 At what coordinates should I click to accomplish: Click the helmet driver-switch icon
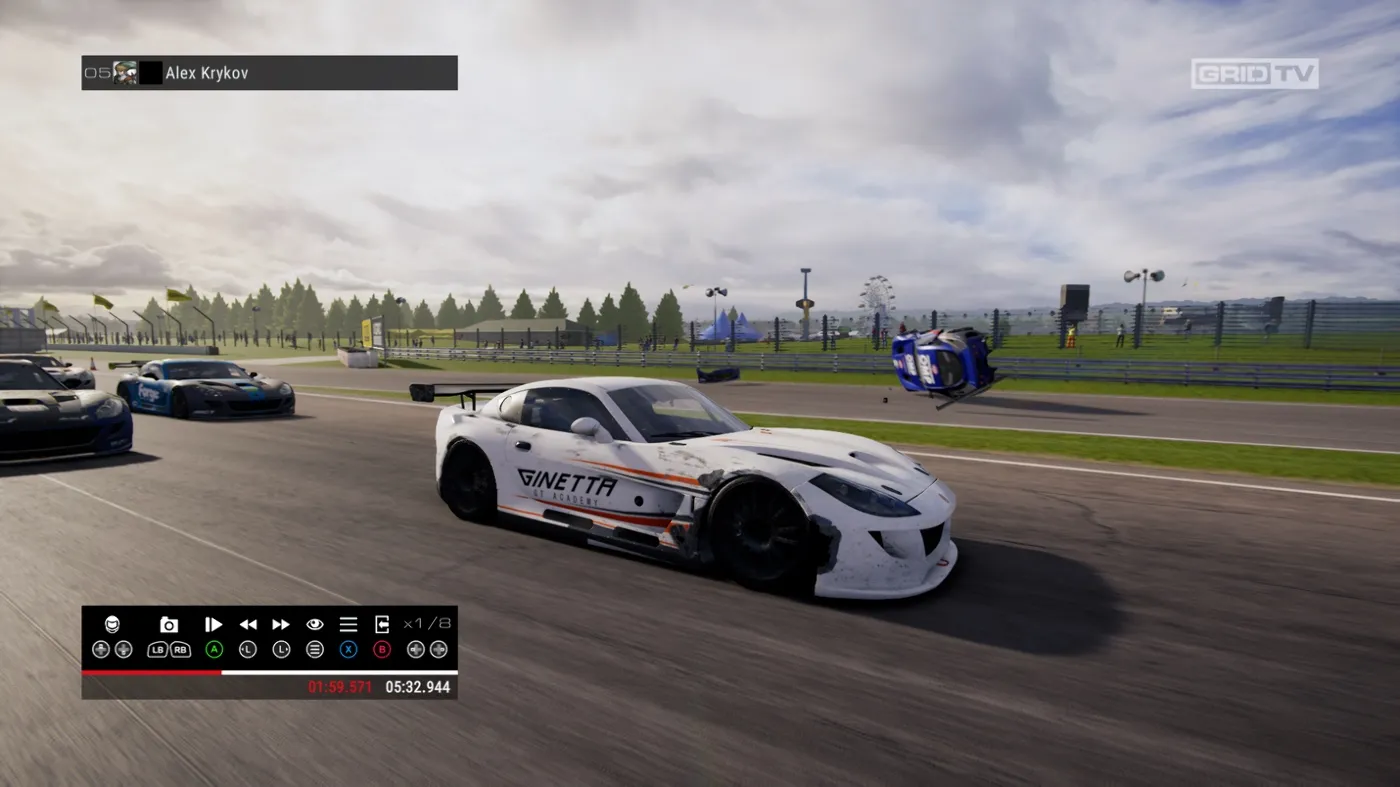(x=112, y=625)
